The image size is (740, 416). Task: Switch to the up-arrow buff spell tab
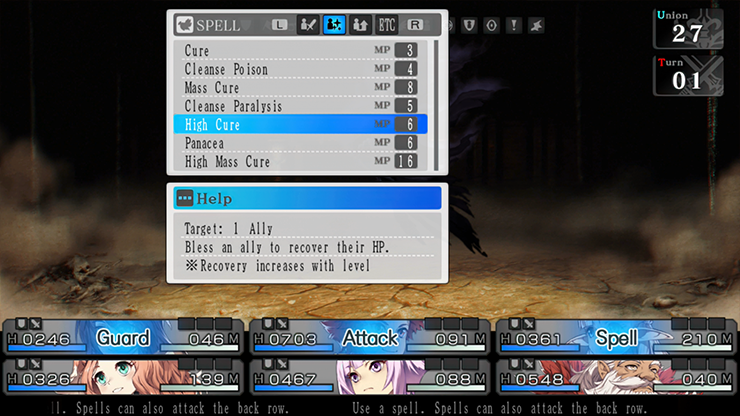[360, 24]
